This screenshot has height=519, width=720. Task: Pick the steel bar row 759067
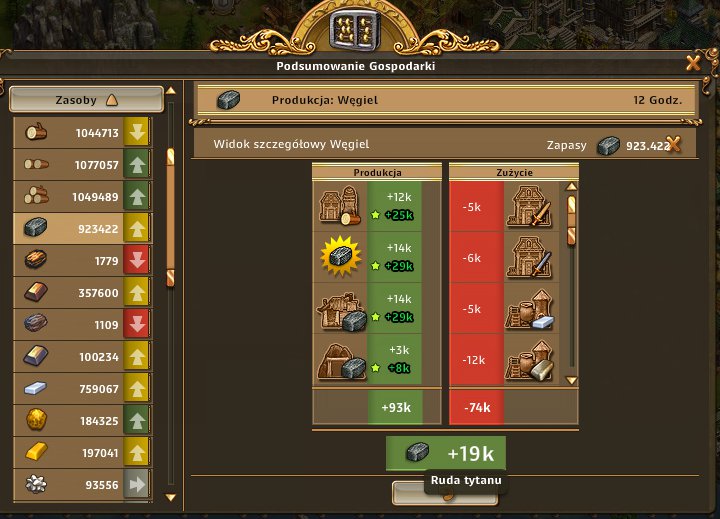[x=81, y=388]
